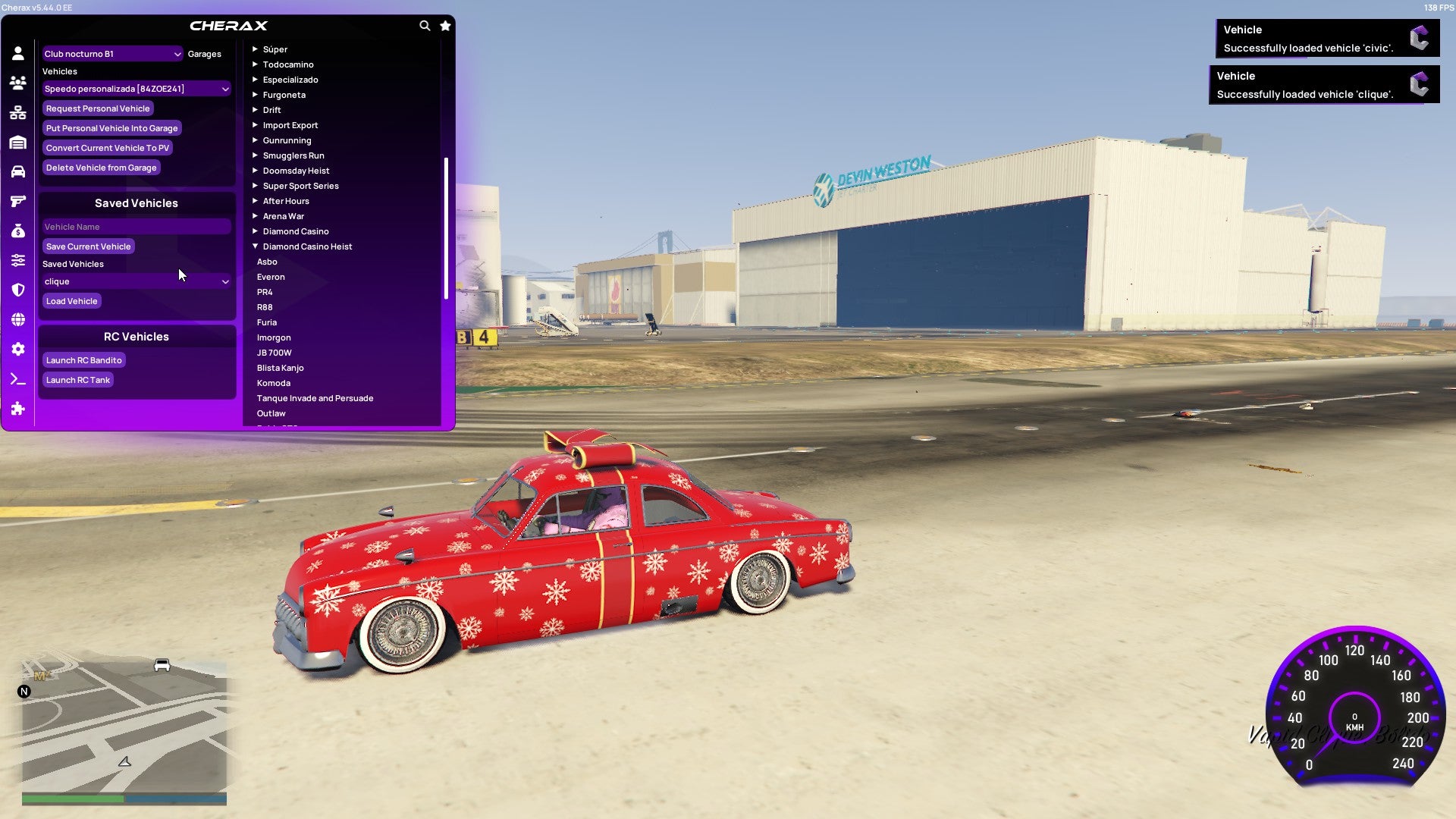The height and width of the screenshot is (819, 1456).
Task: Click the Vehicle Name input field
Action: point(136,226)
